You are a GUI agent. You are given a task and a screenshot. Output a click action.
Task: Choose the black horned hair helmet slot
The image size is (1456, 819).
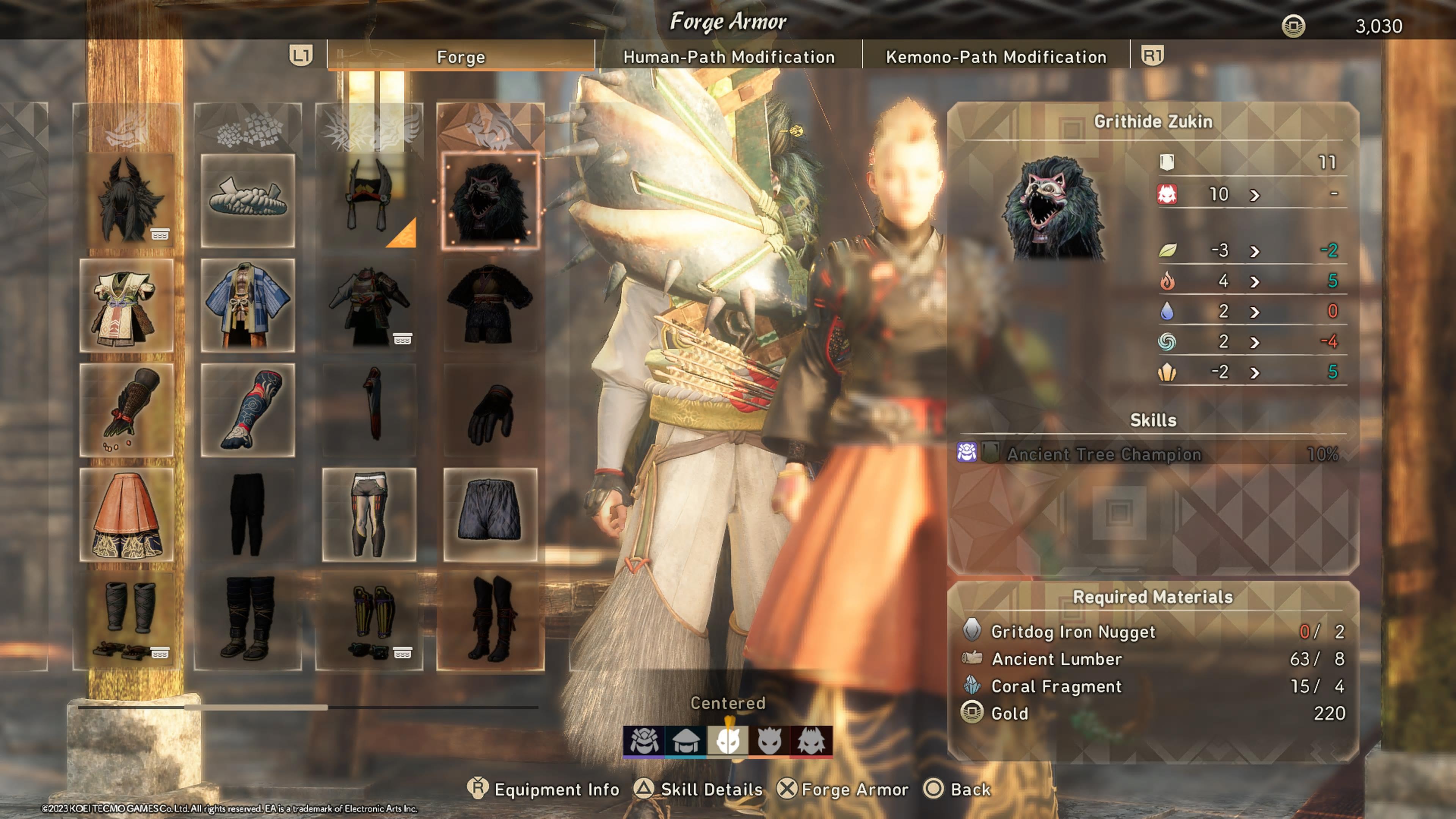[127, 201]
